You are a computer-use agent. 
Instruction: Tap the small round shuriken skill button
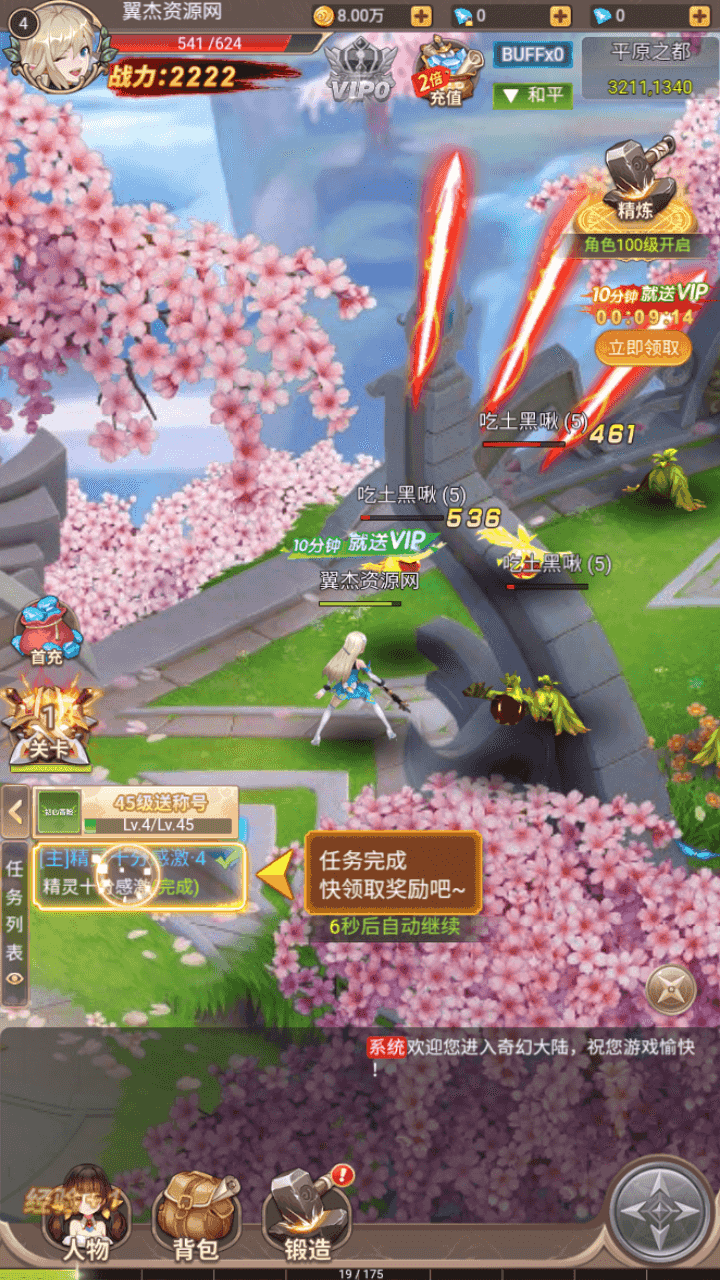point(670,990)
